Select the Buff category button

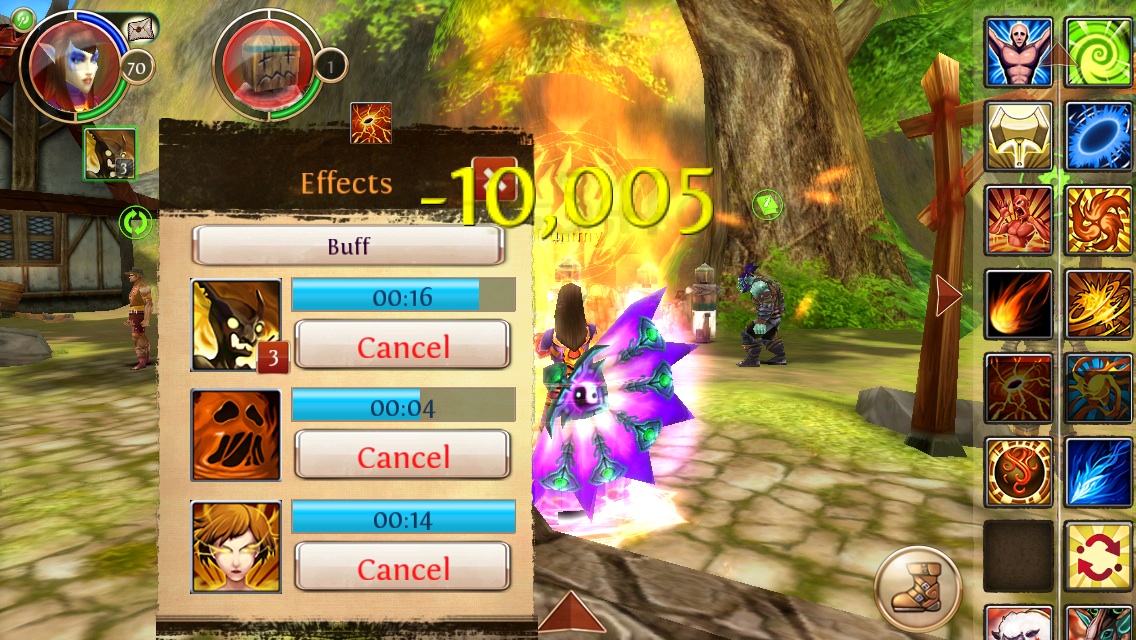tap(347, 246)
